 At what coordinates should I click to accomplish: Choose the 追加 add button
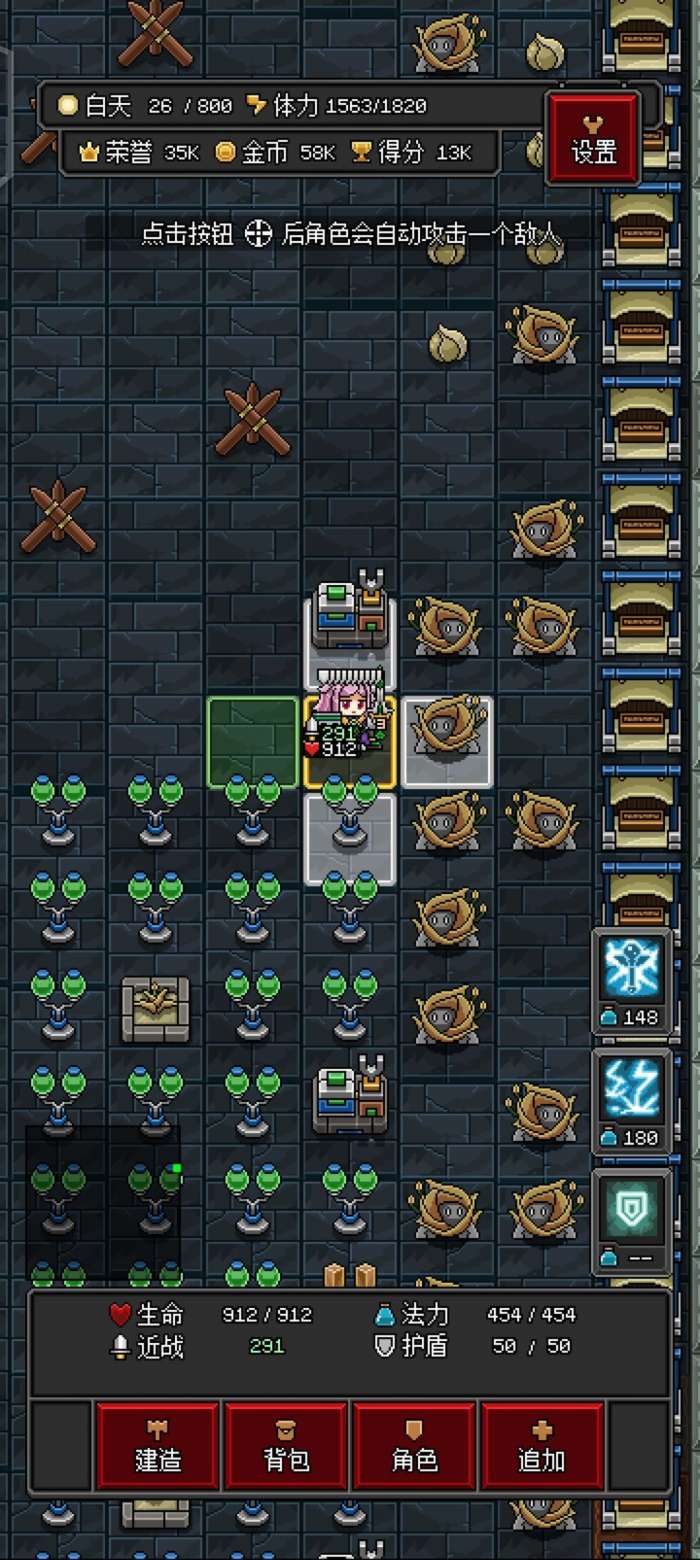click(x=542, y=1446)
